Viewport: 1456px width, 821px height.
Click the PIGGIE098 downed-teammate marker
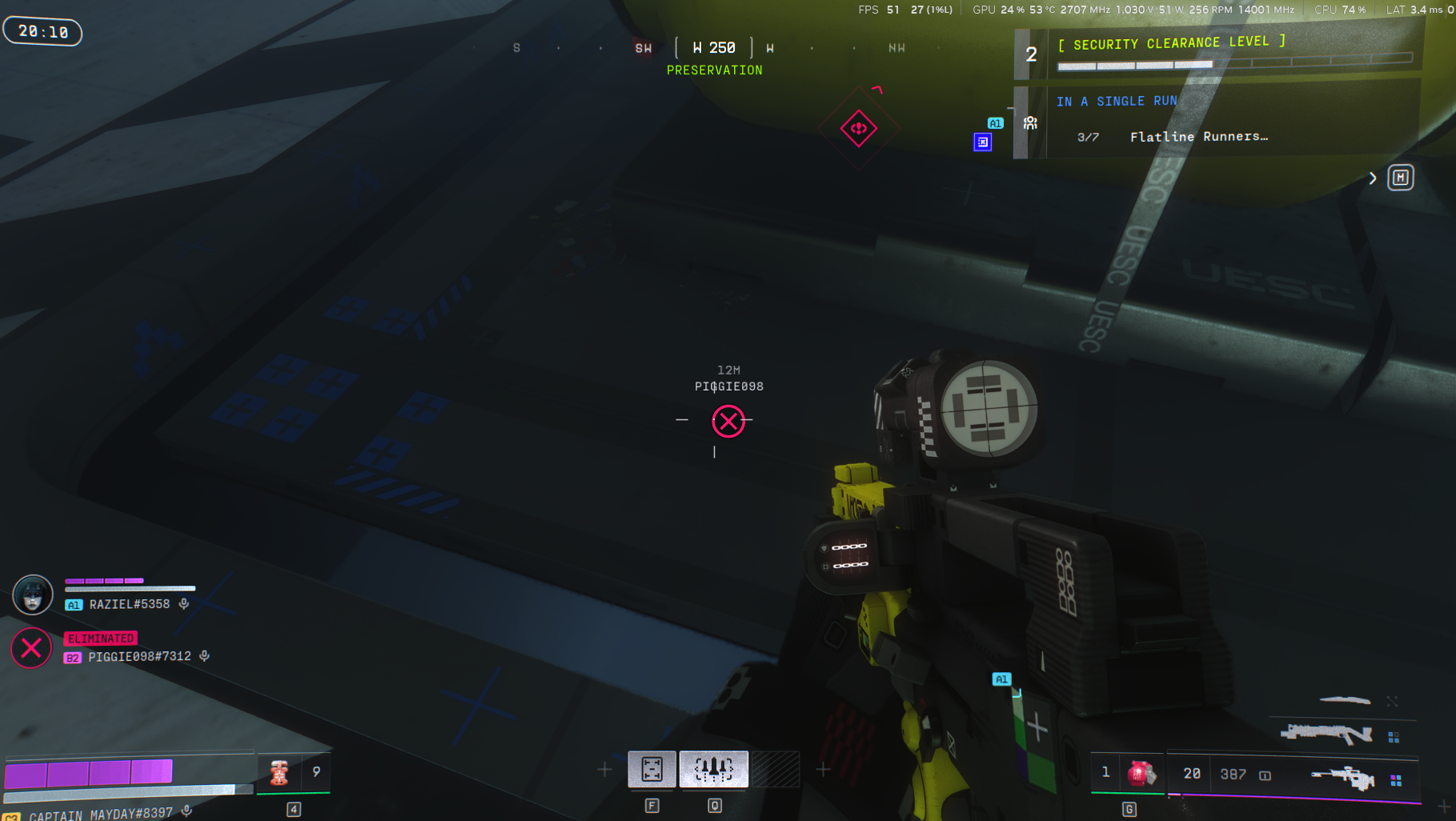coord(728,421)
